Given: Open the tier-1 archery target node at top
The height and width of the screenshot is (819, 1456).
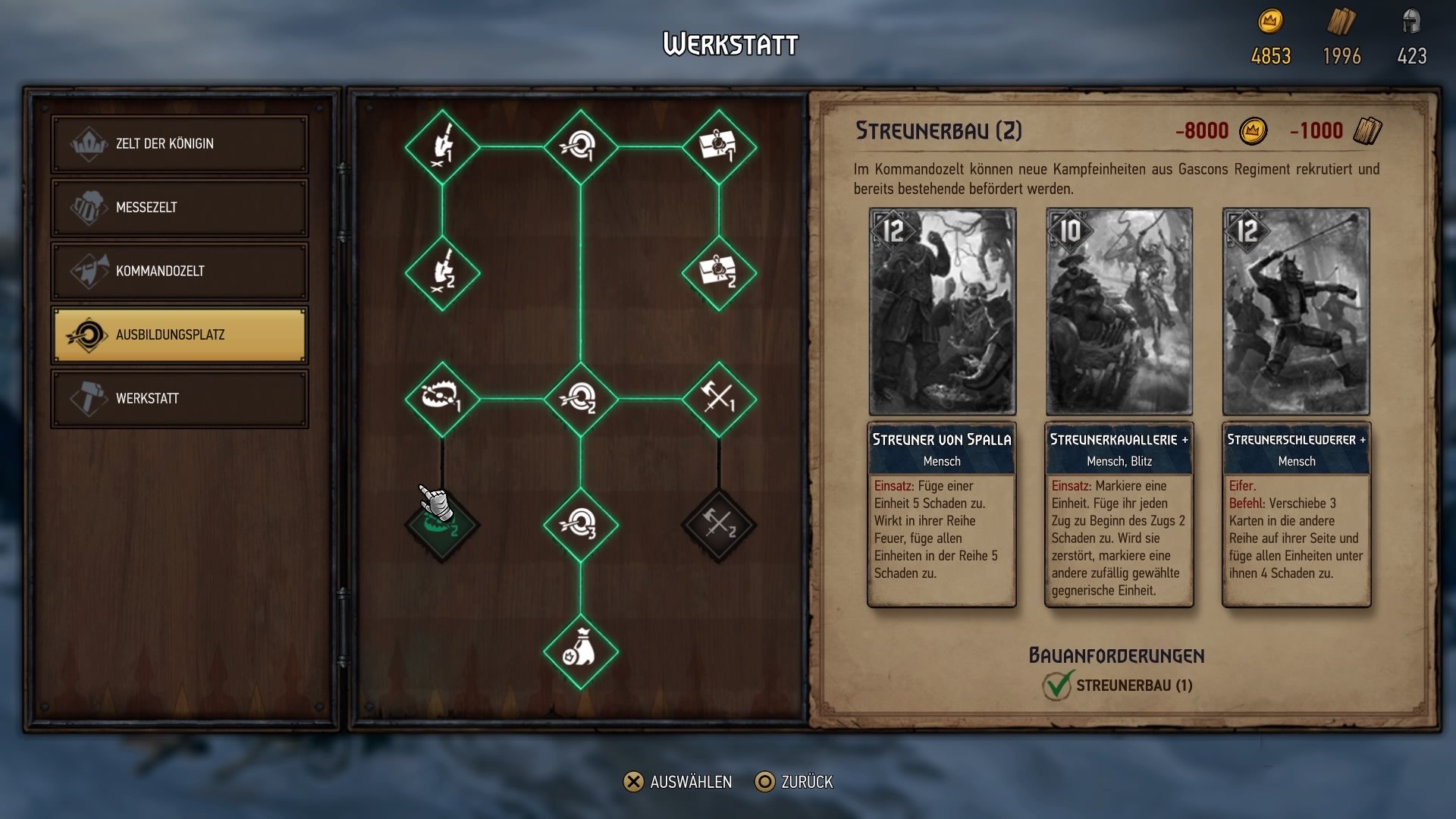Looking at the screenshot, I should click(580, 148).
